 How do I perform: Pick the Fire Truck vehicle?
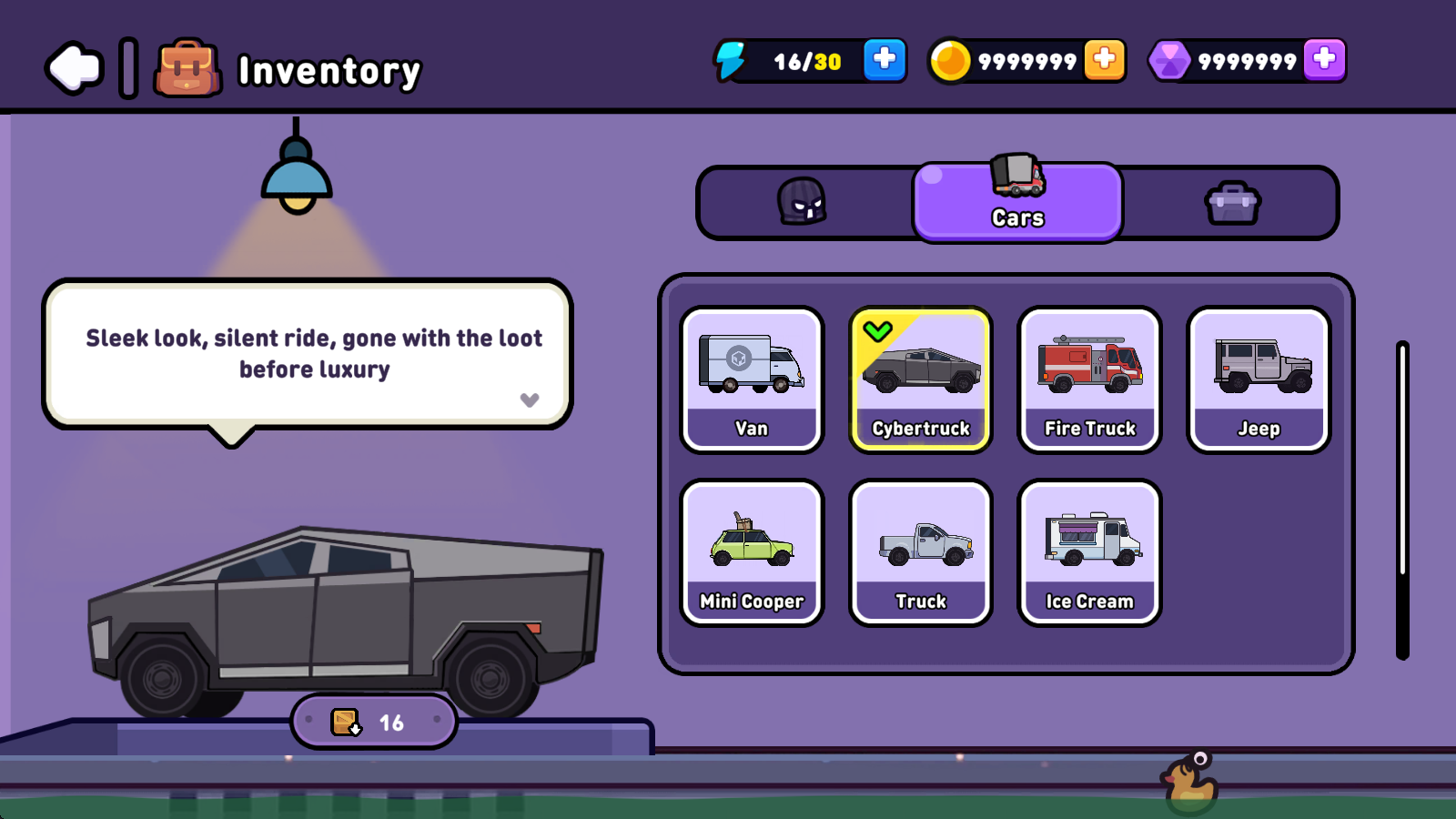[1090, 379]
